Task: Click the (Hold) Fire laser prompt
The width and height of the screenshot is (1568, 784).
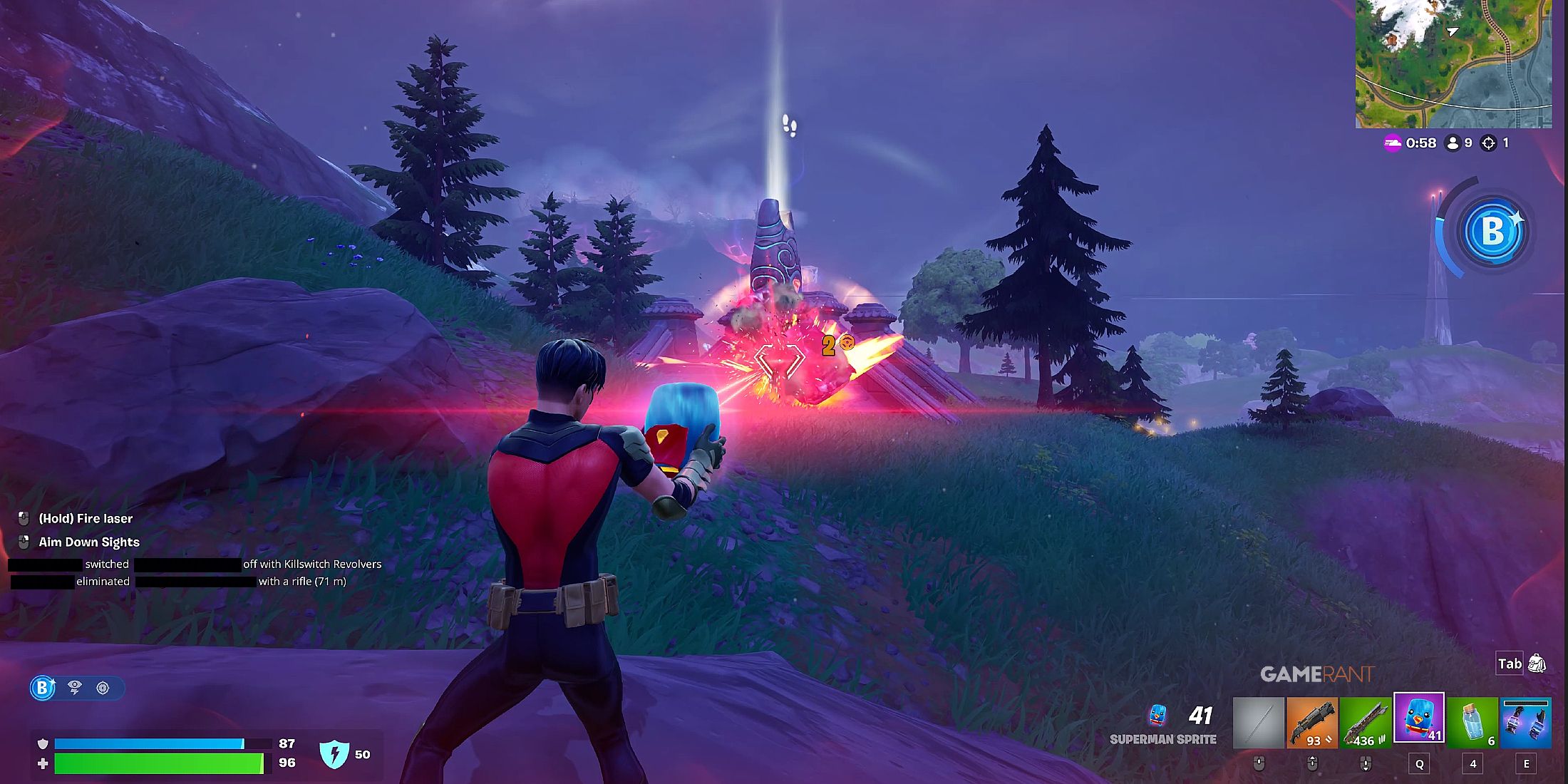Action: [x=86, y=518]
